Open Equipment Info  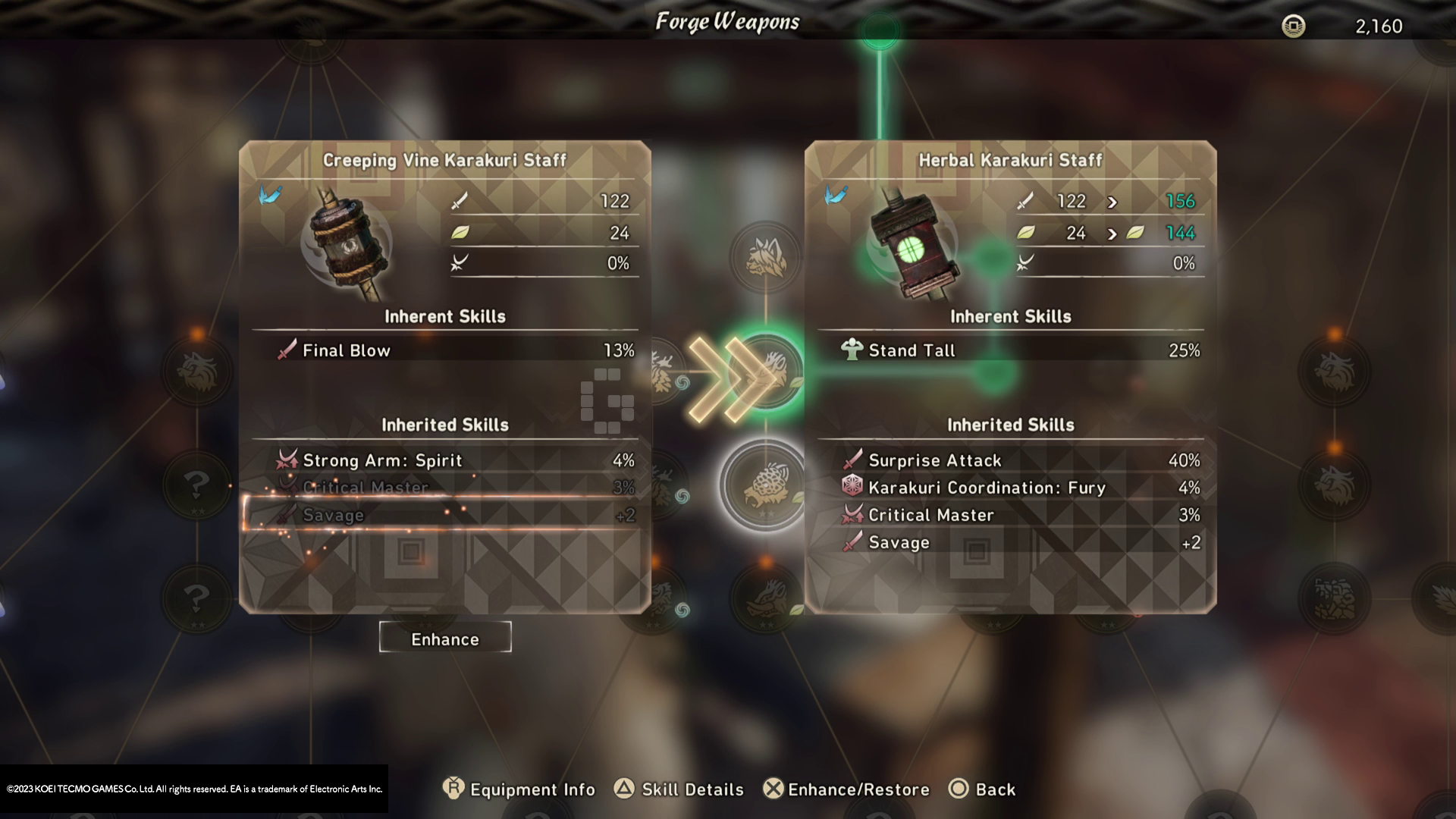(x=519, y=789)
